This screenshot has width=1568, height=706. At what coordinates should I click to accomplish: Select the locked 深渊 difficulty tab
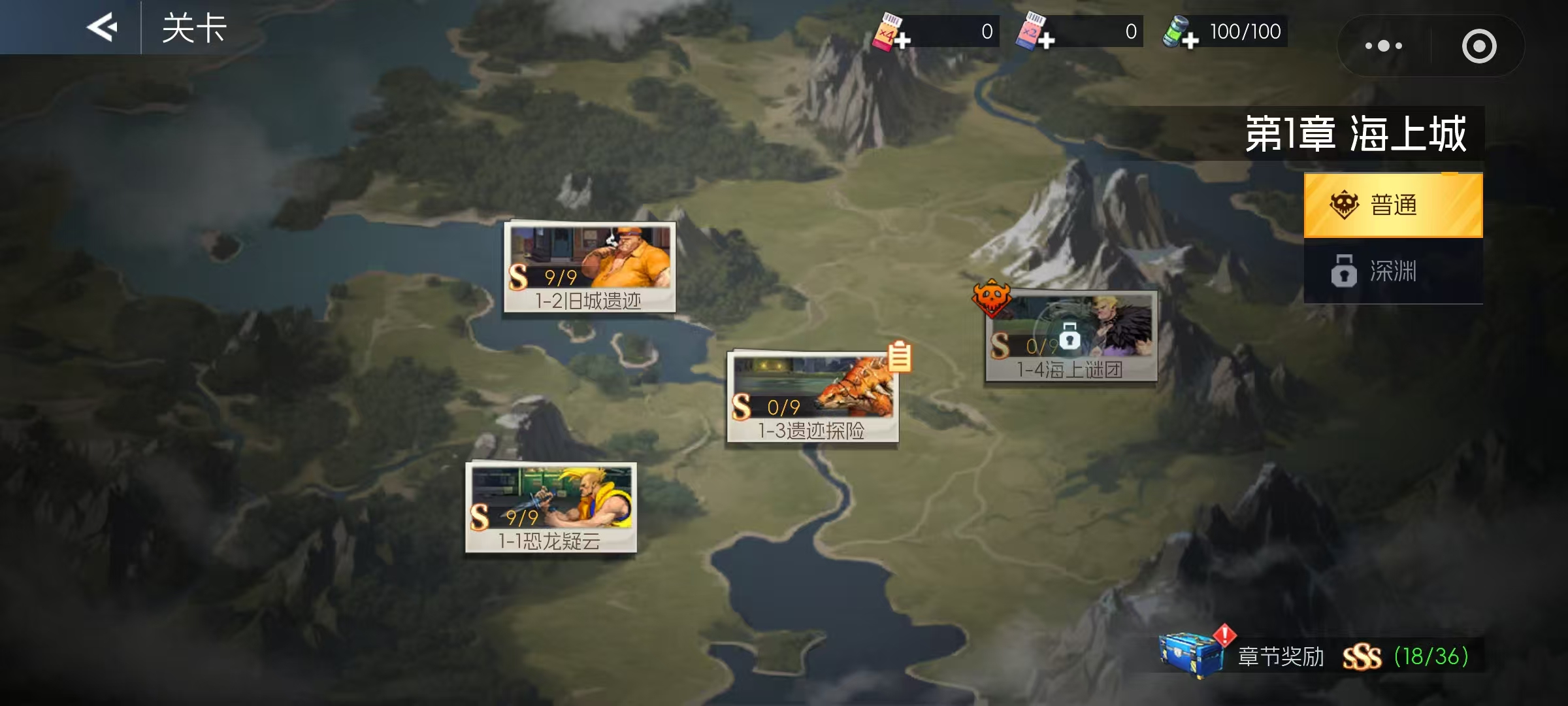click(1393, 271)
